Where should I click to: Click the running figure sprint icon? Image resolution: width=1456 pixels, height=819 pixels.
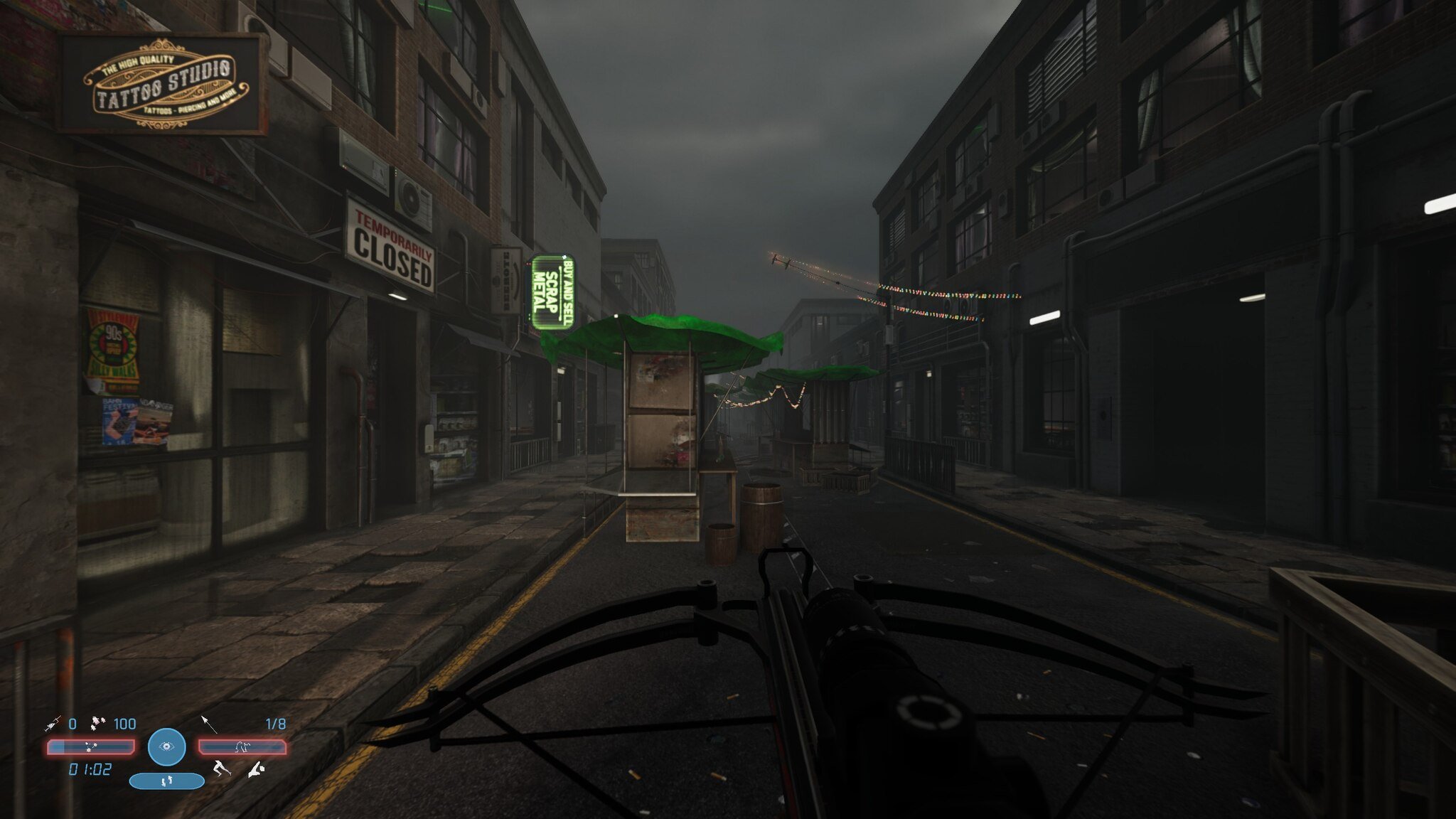point(223,769)
